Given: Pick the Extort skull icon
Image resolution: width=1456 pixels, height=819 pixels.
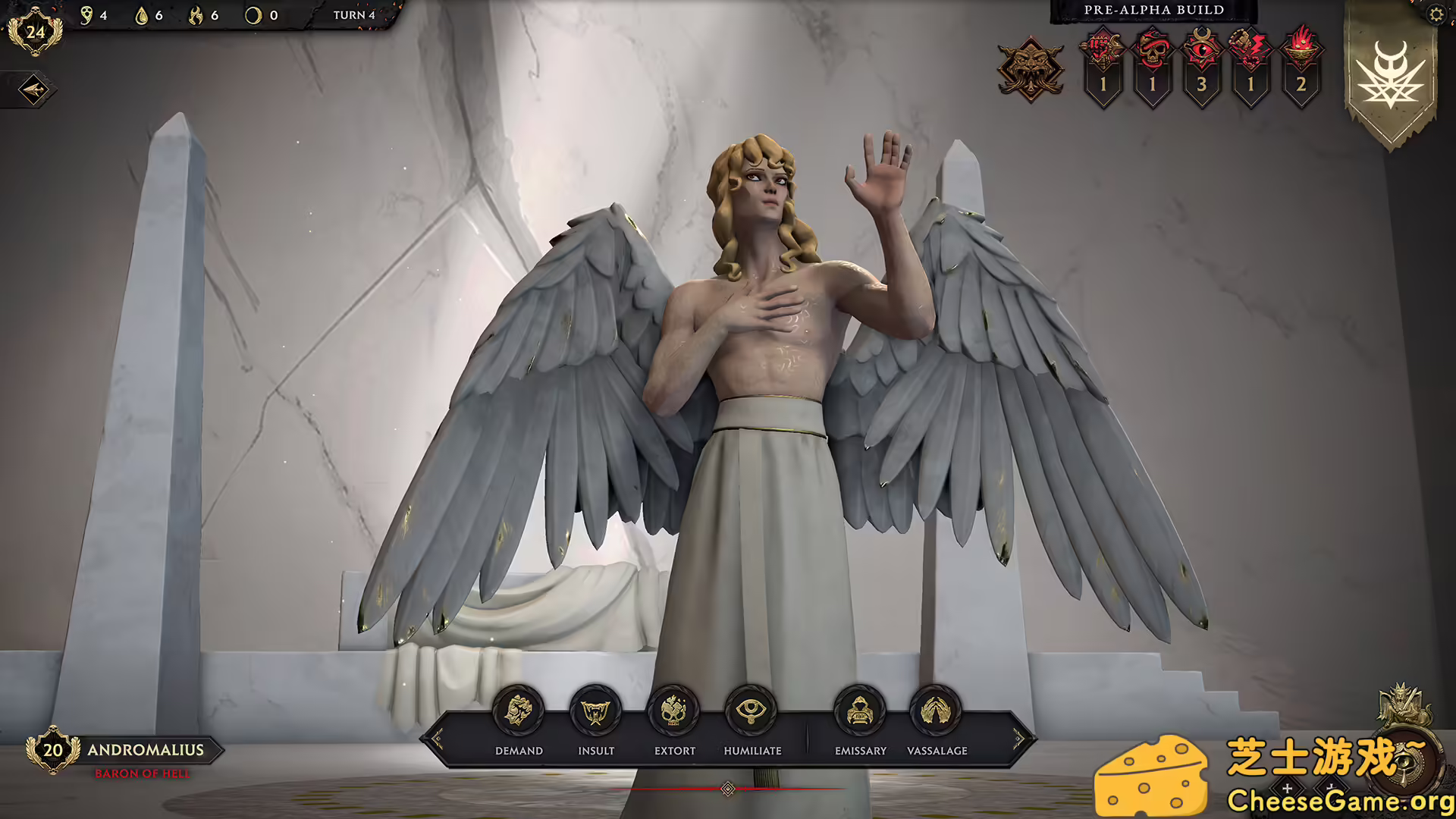Looking at the screenshot, I should (x=674, y=710).
